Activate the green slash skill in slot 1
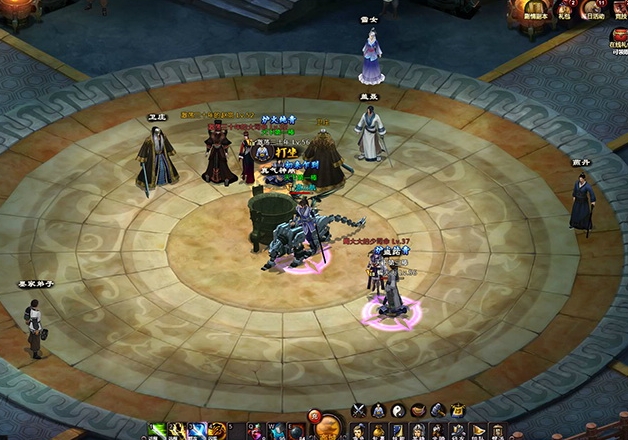628x440 pixels. coord(158,431)
